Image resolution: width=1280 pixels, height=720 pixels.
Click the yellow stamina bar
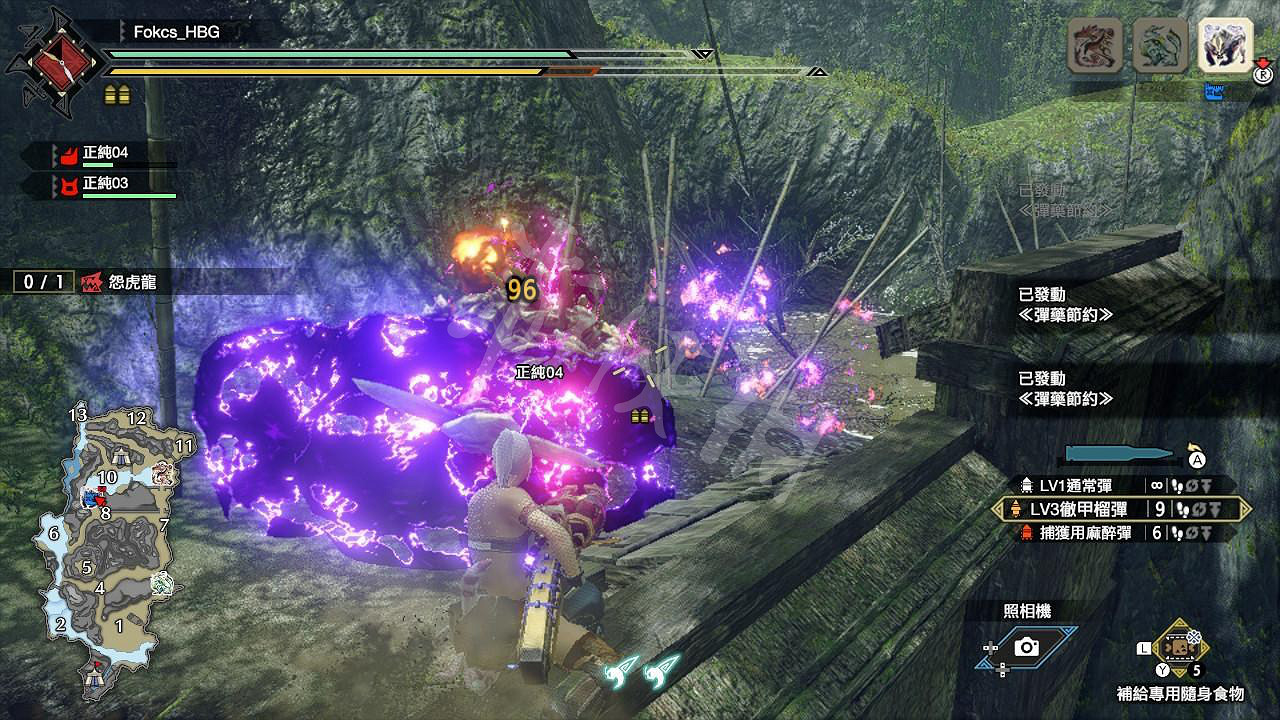[300, 71]
